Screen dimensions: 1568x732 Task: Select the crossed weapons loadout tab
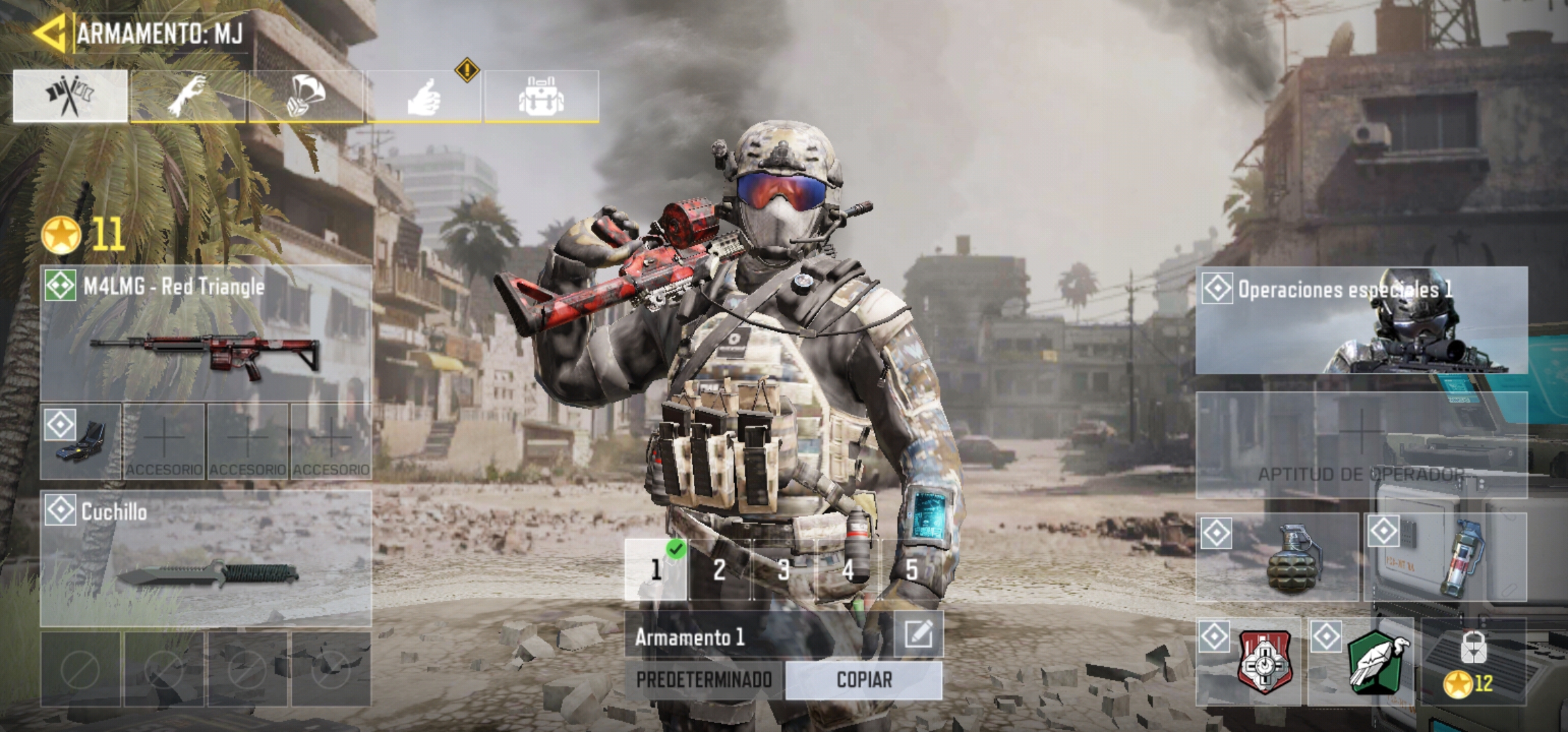pyautogui.click(x=70, y=96)
